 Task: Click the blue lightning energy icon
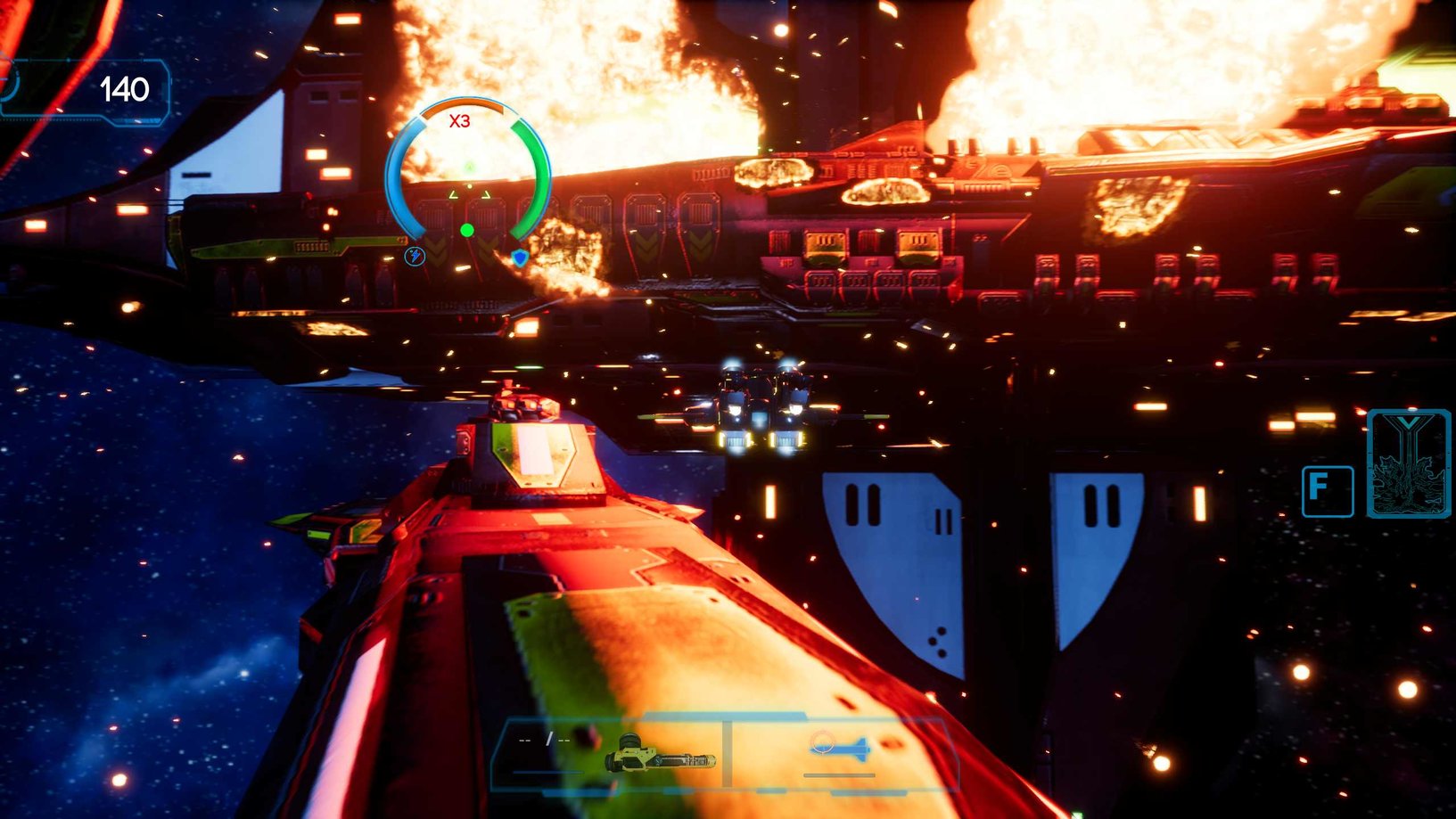pos(415,257)
